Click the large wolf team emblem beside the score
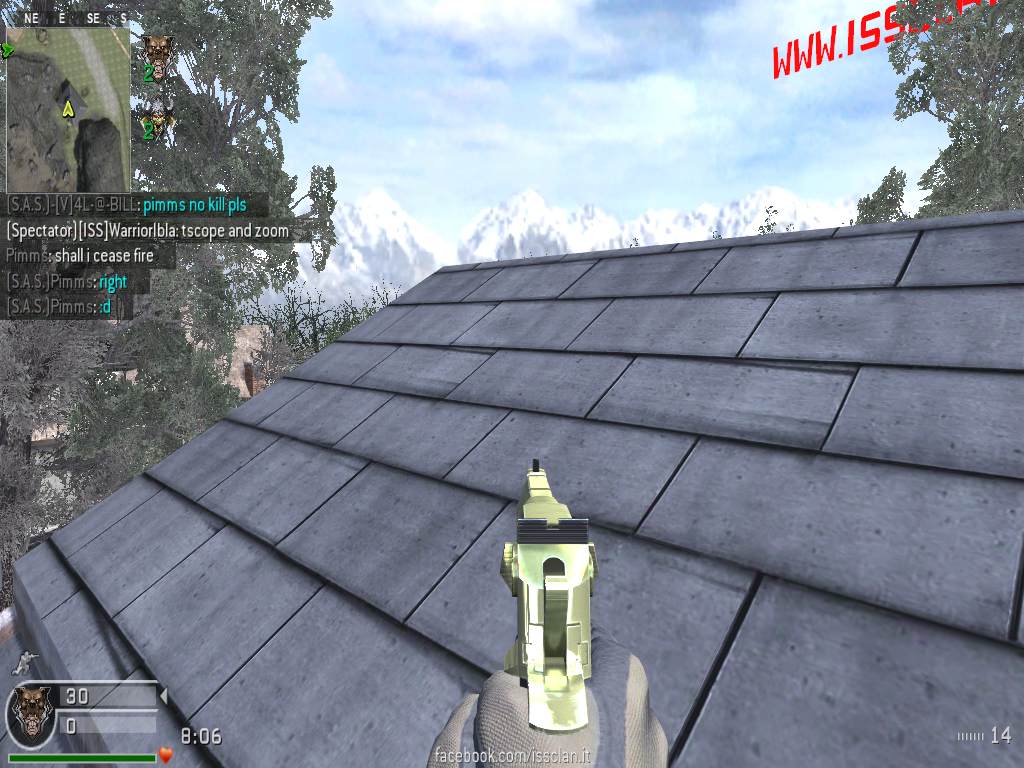 [30, 711]
